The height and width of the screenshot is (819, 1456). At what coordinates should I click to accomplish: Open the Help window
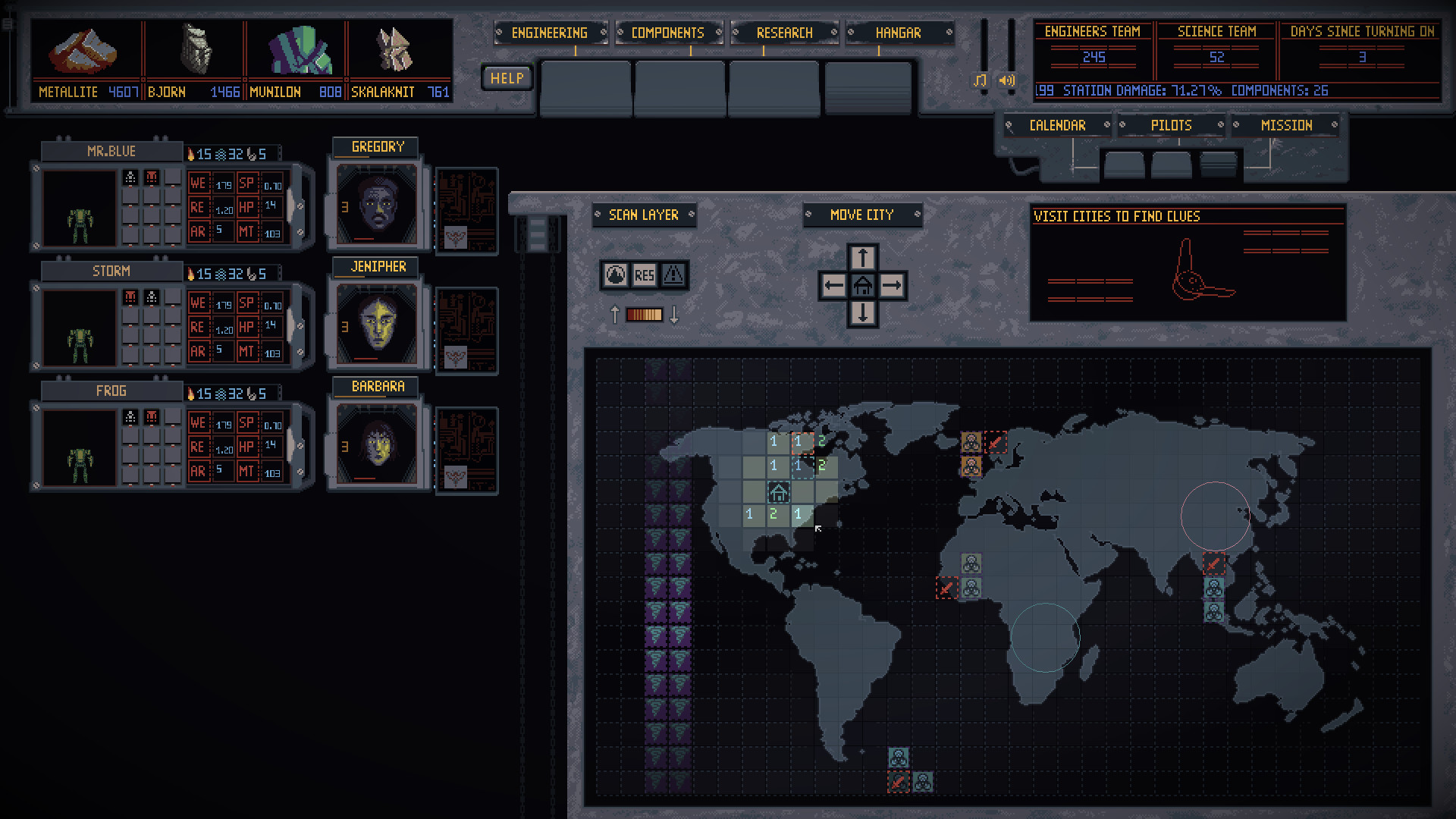click(x=505, y=77)
